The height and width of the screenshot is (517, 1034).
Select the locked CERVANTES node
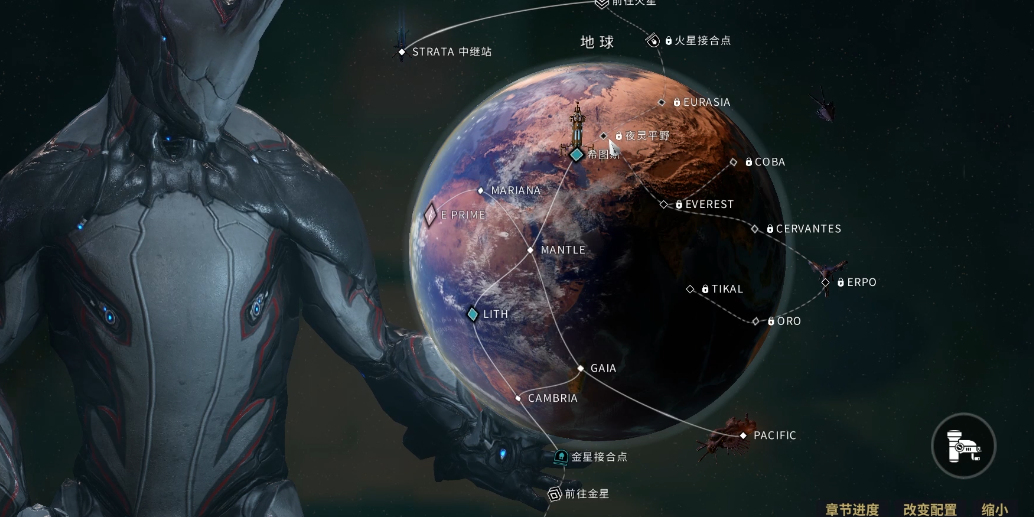point(755,229)
